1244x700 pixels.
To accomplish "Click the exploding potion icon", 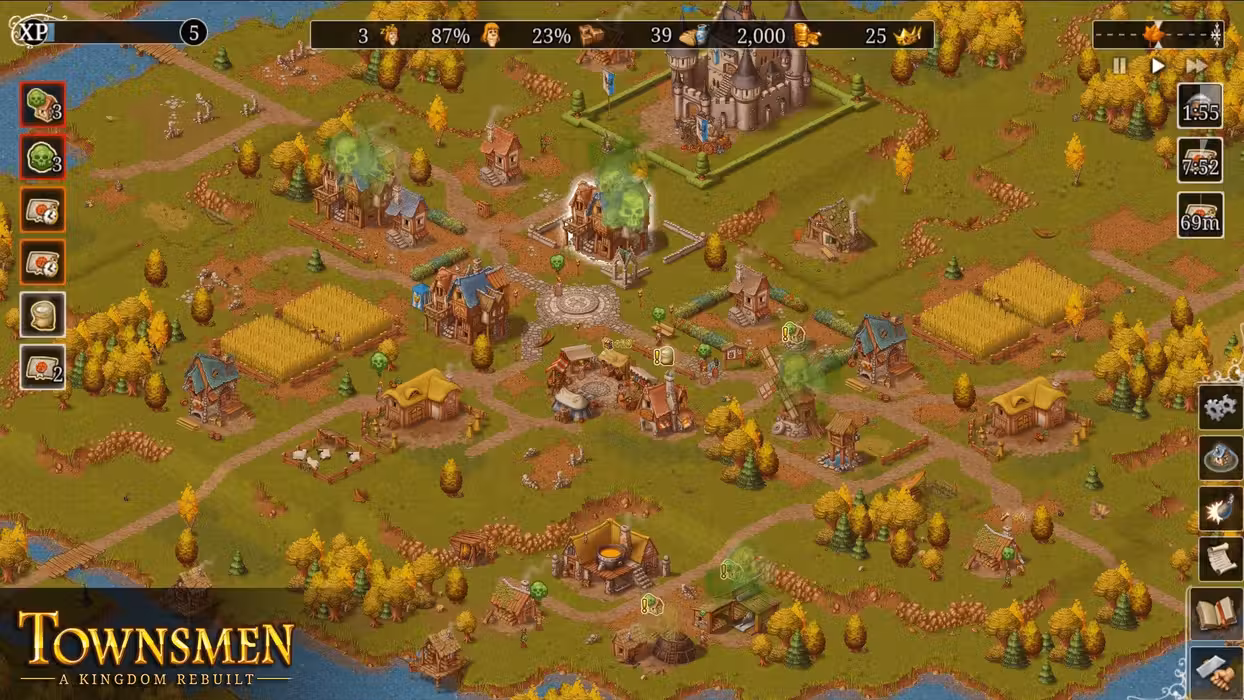I will pyautogui.click(x=1220, y=510).
